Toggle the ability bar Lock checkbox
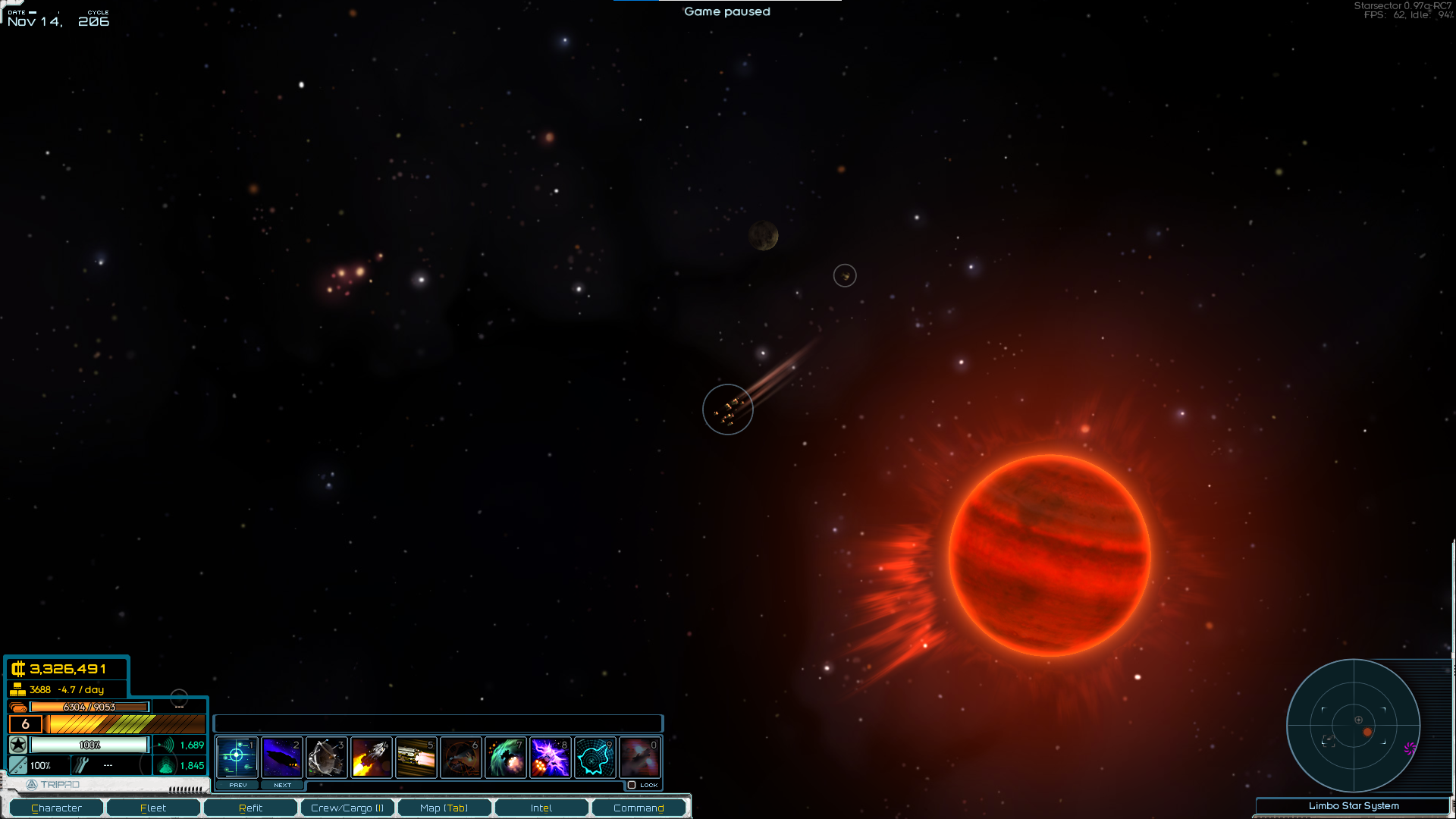This screenshot has height=819, width=1456. [632, 785]
